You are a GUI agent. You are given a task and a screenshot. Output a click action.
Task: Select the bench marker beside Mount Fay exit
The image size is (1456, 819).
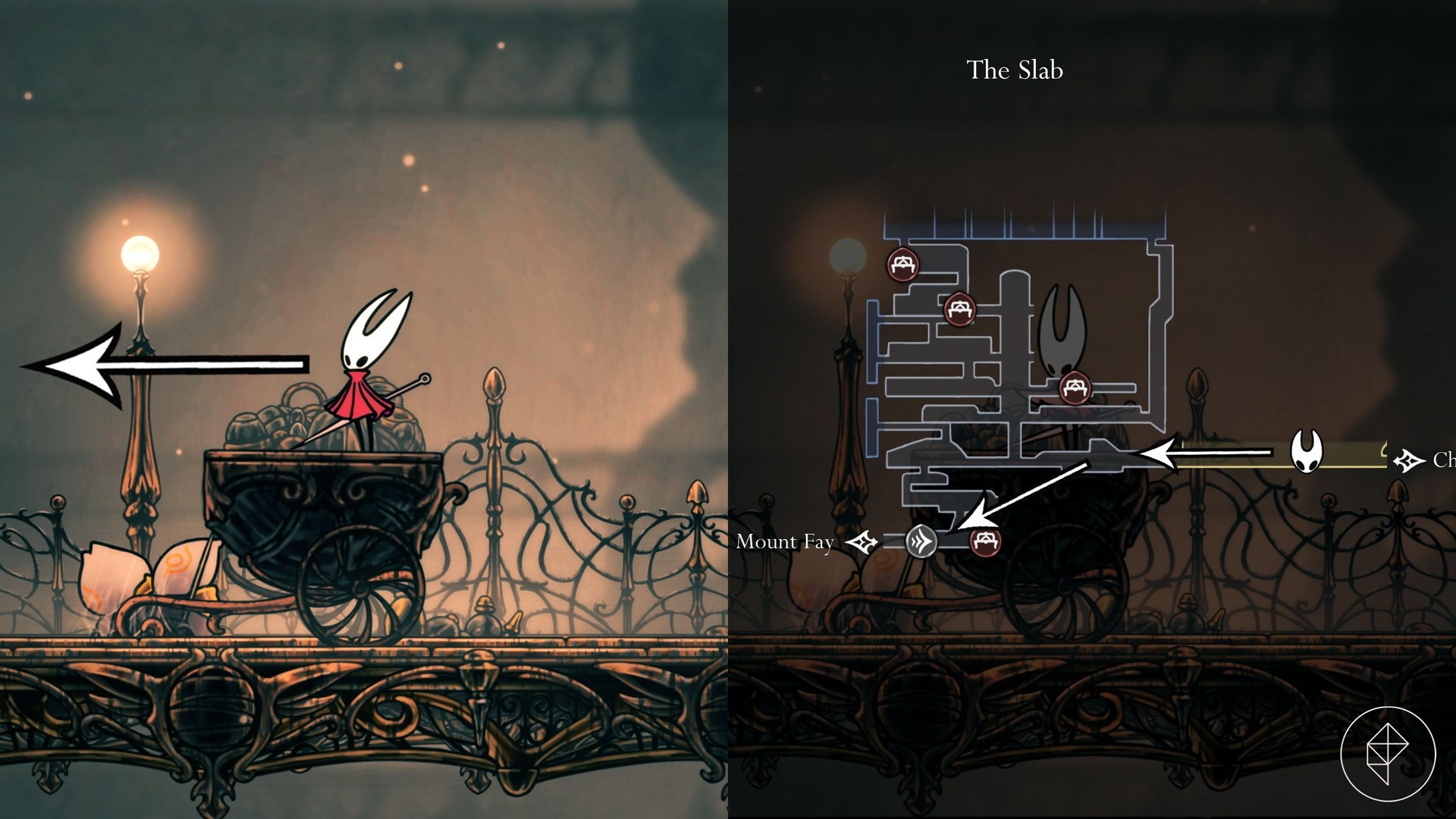(985, 541)
